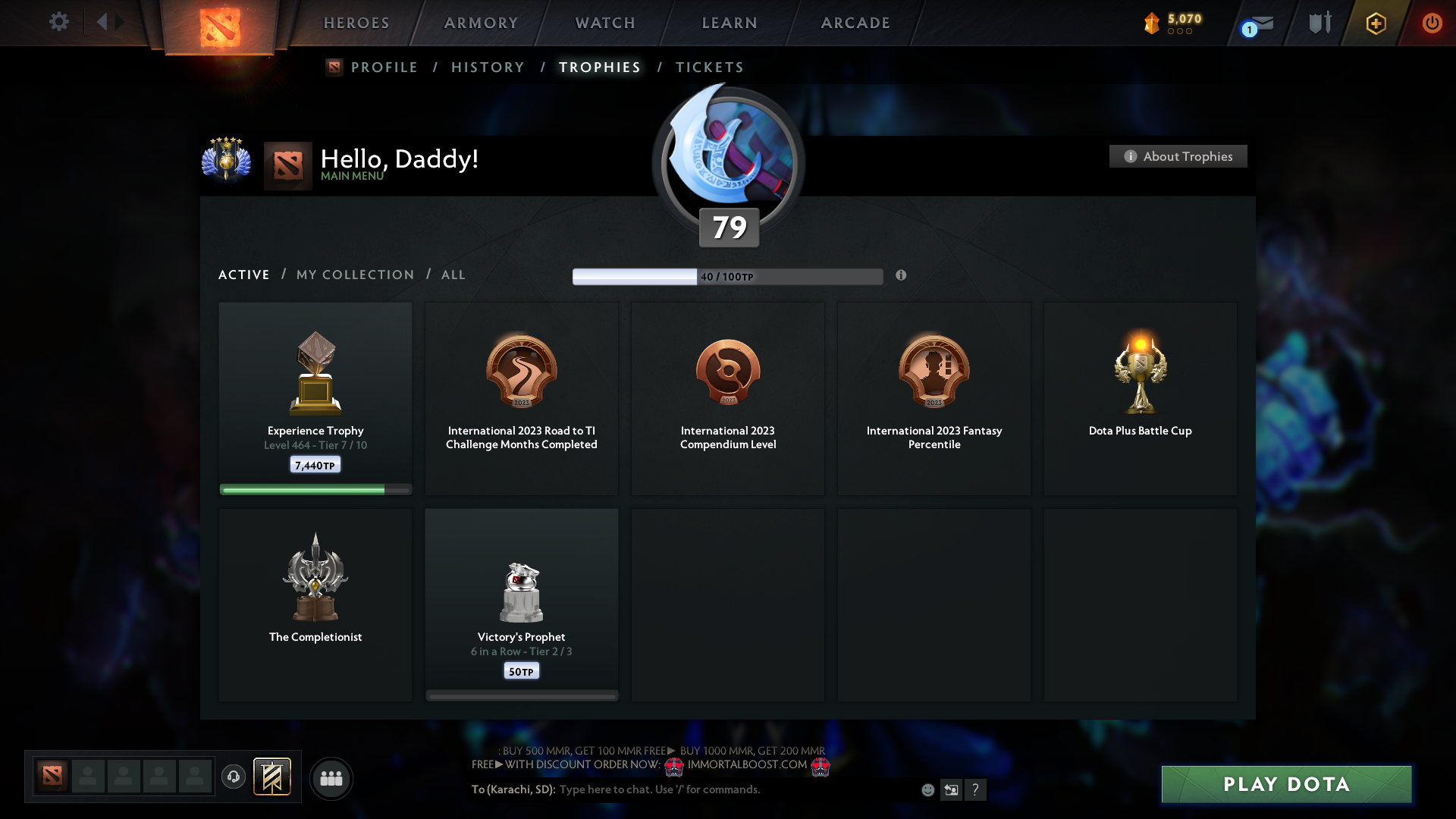
Task: Open About Trophies
Action: (x=1178, y=156)
